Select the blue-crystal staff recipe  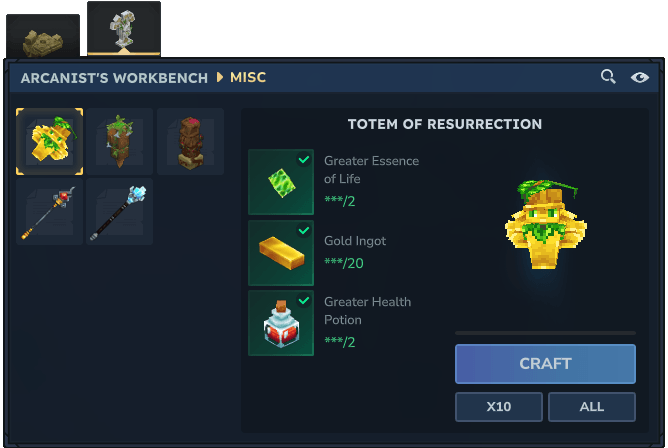(x=119, y=212)
